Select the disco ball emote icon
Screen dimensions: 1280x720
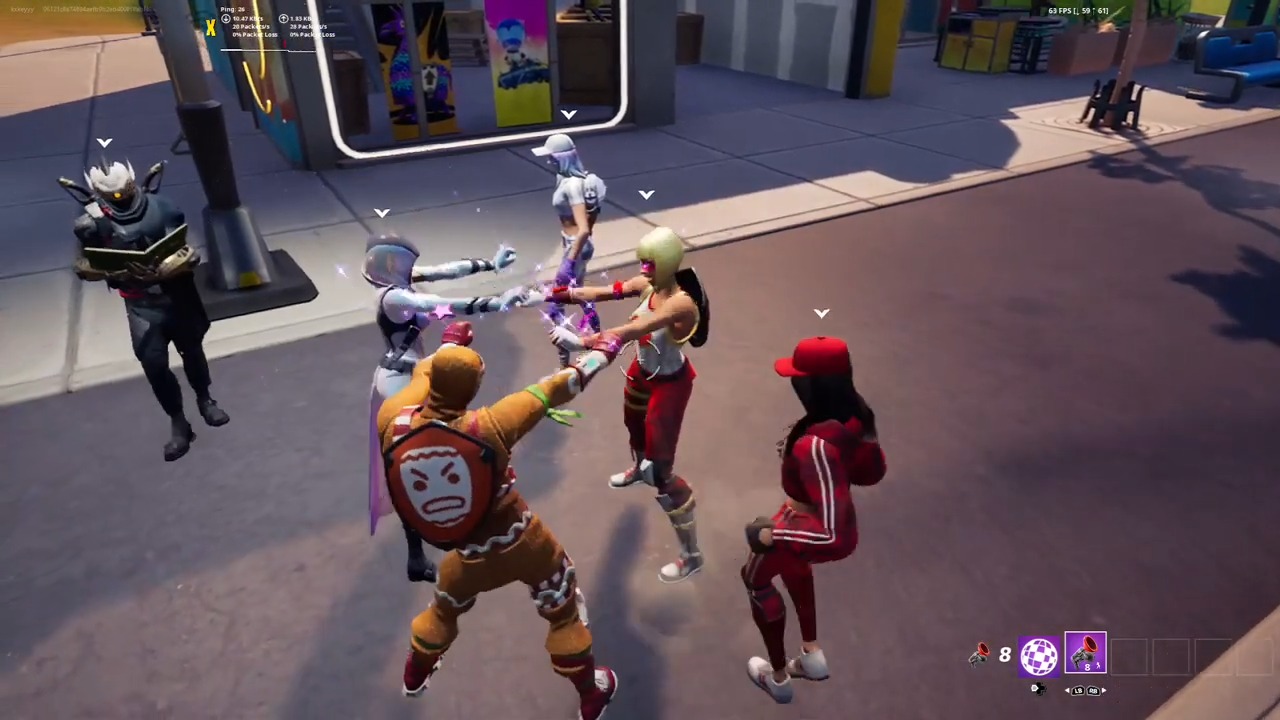coord(1038,655)
